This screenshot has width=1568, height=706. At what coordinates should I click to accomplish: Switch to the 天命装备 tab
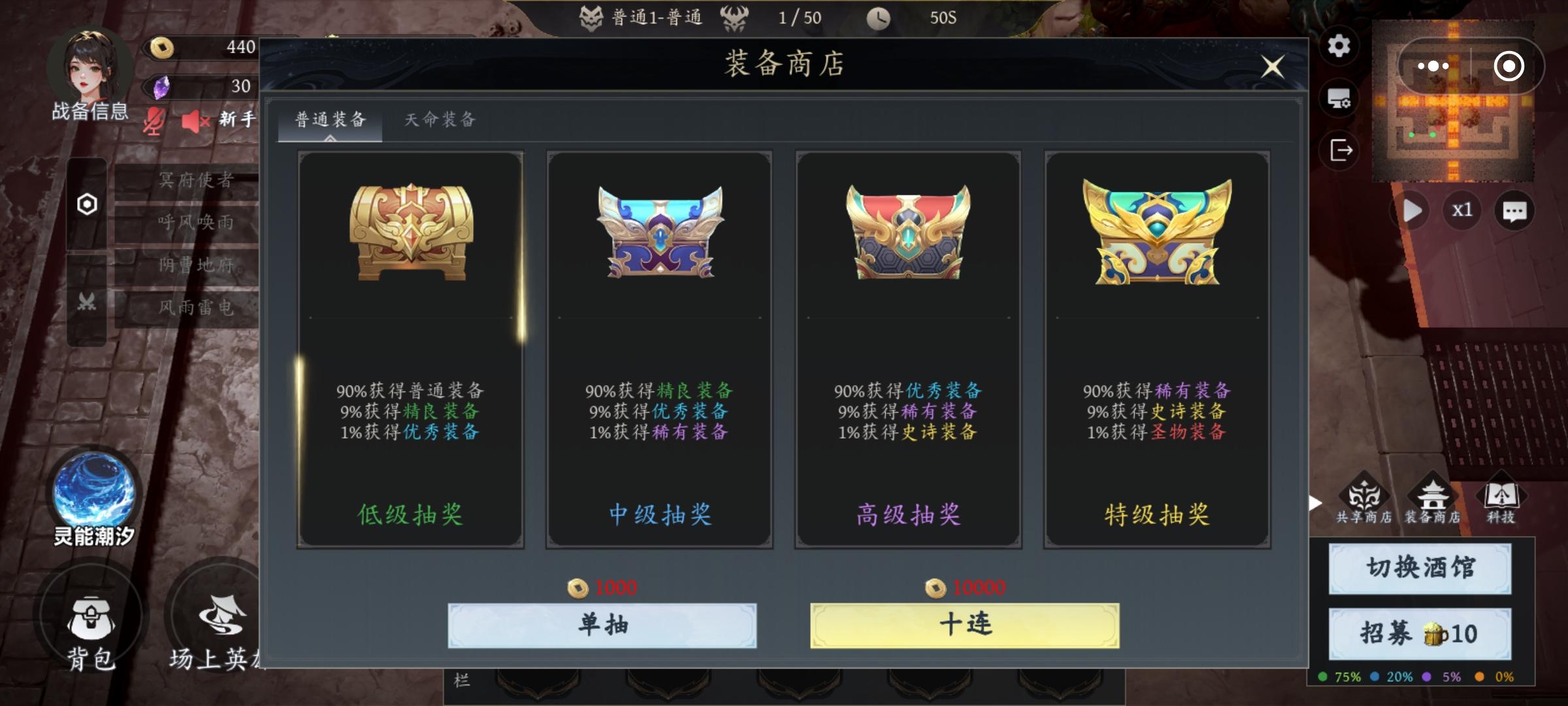click(439, 120)
